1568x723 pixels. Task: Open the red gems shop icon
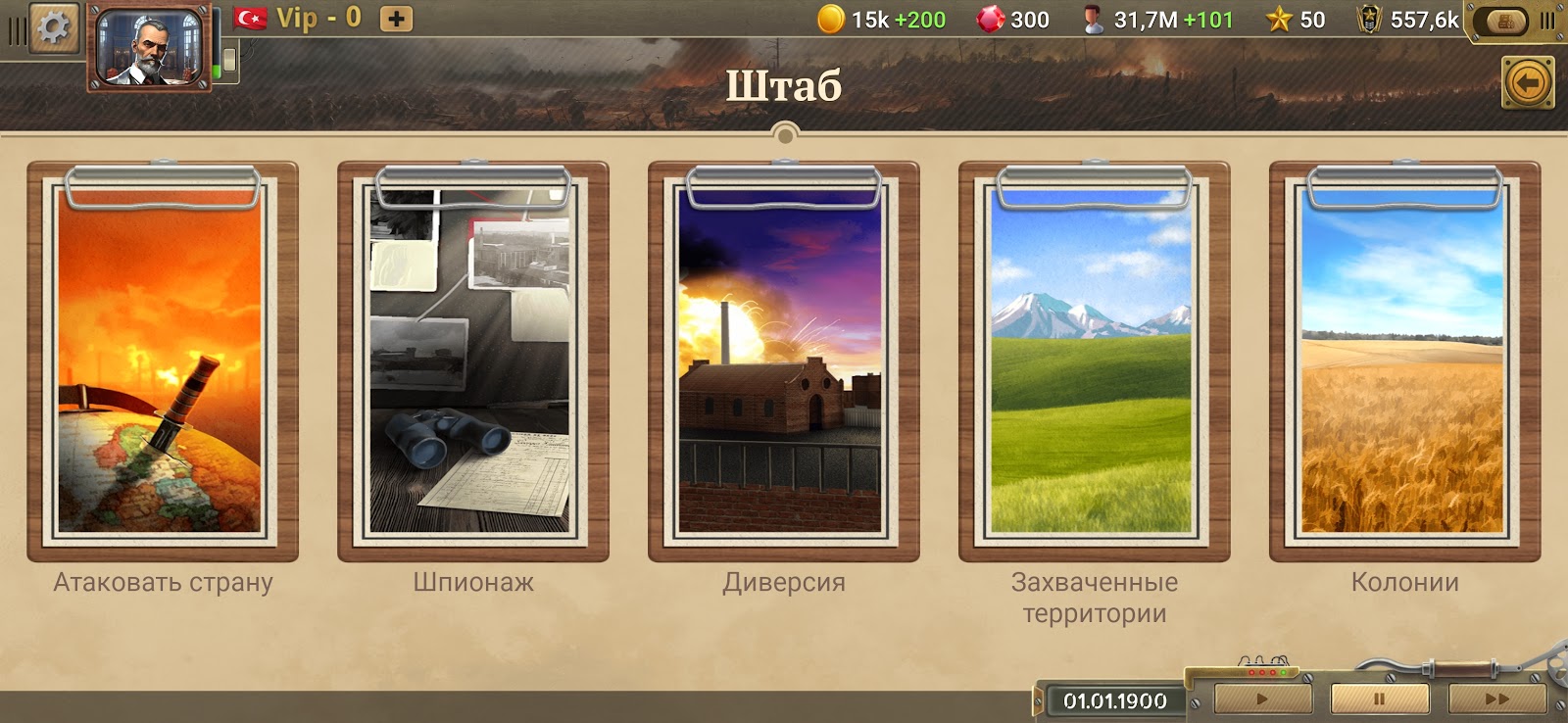(991, 20)
